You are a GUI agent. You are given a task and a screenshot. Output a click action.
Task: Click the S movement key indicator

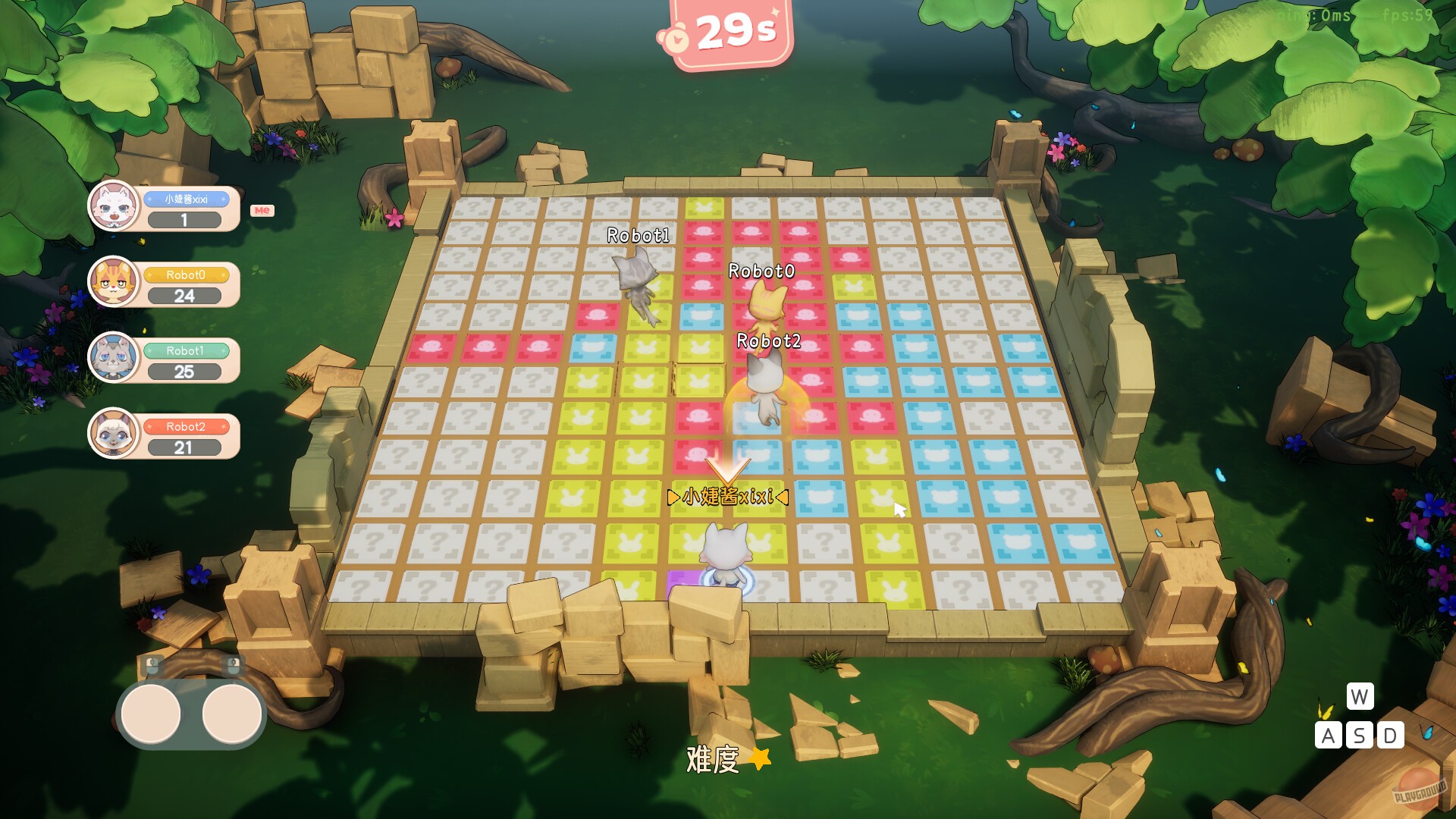tap(1359, 735)
